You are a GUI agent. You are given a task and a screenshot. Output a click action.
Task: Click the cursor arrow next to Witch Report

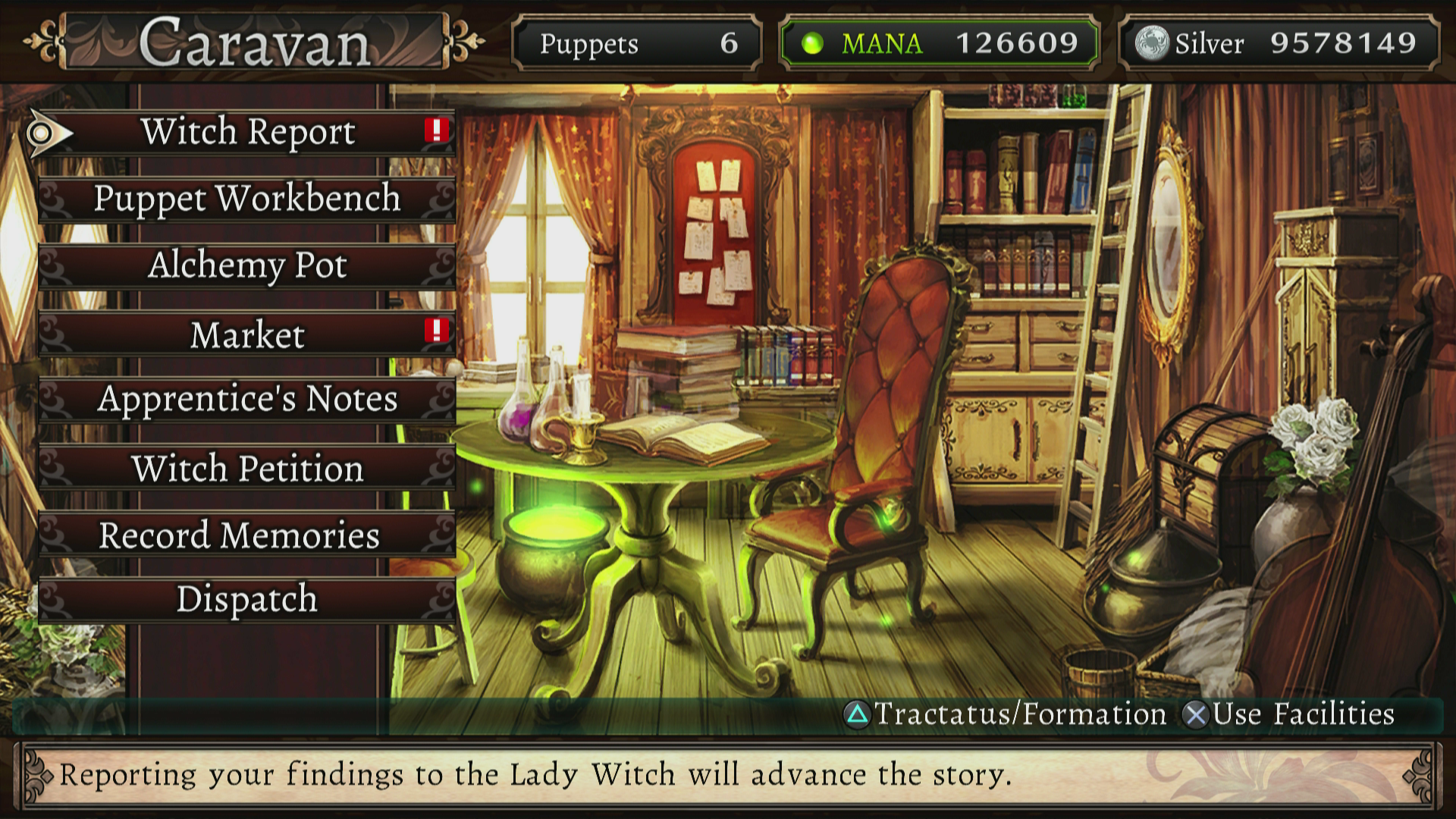coord(46,131)
